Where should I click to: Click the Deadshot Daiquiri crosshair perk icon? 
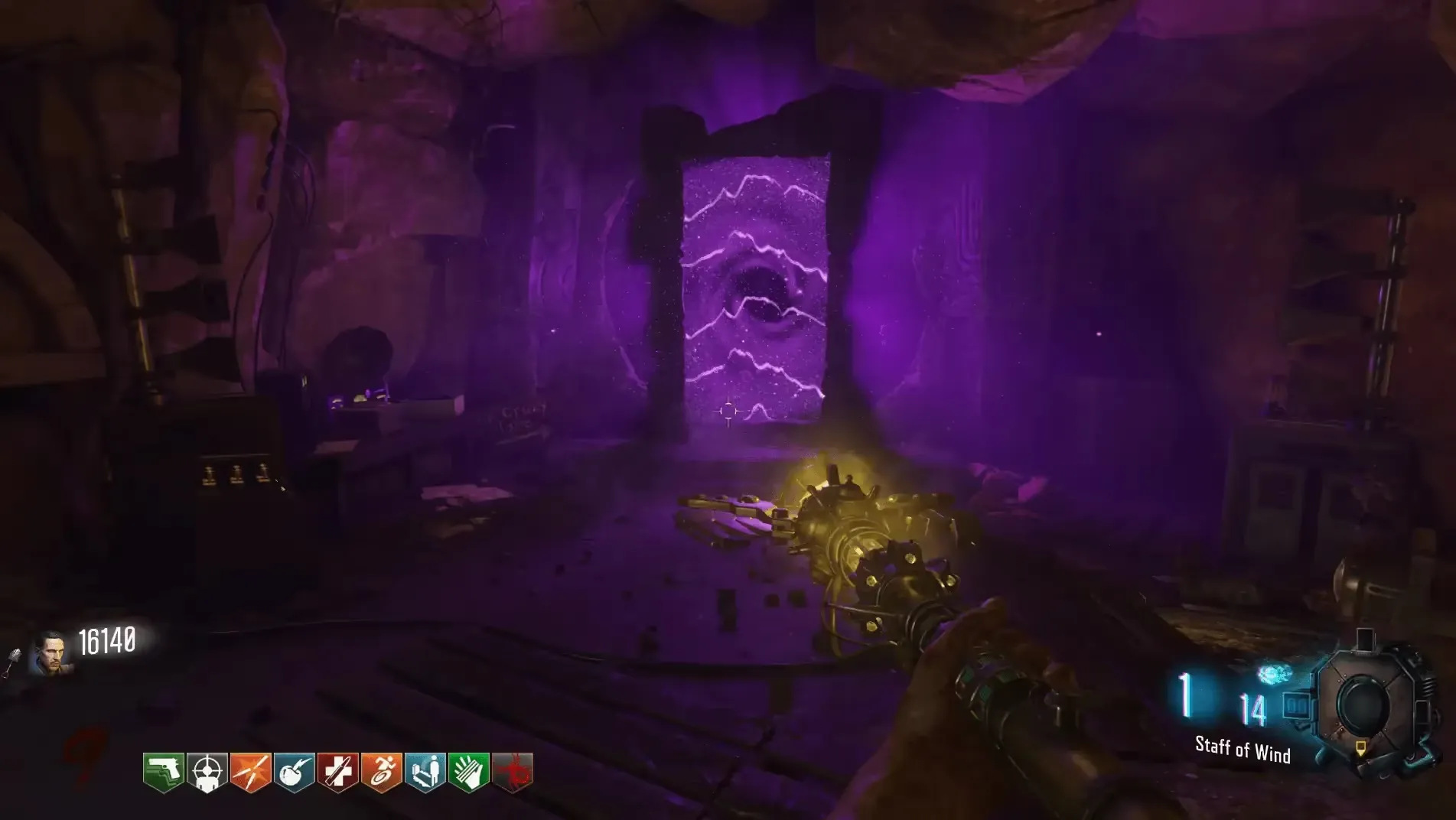point(207,773)
